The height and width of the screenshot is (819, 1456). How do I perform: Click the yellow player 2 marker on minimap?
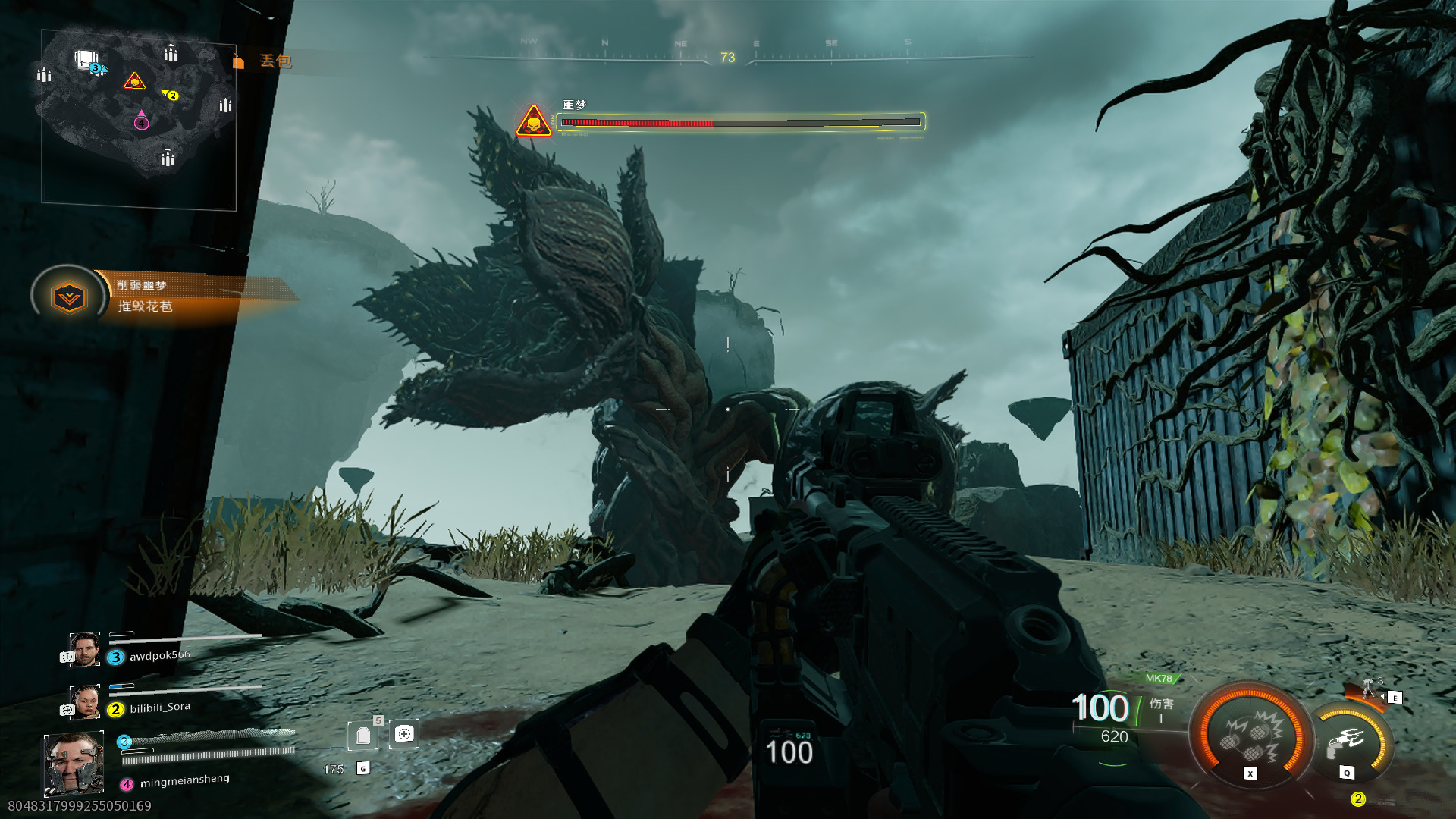(x=171, y=96)
